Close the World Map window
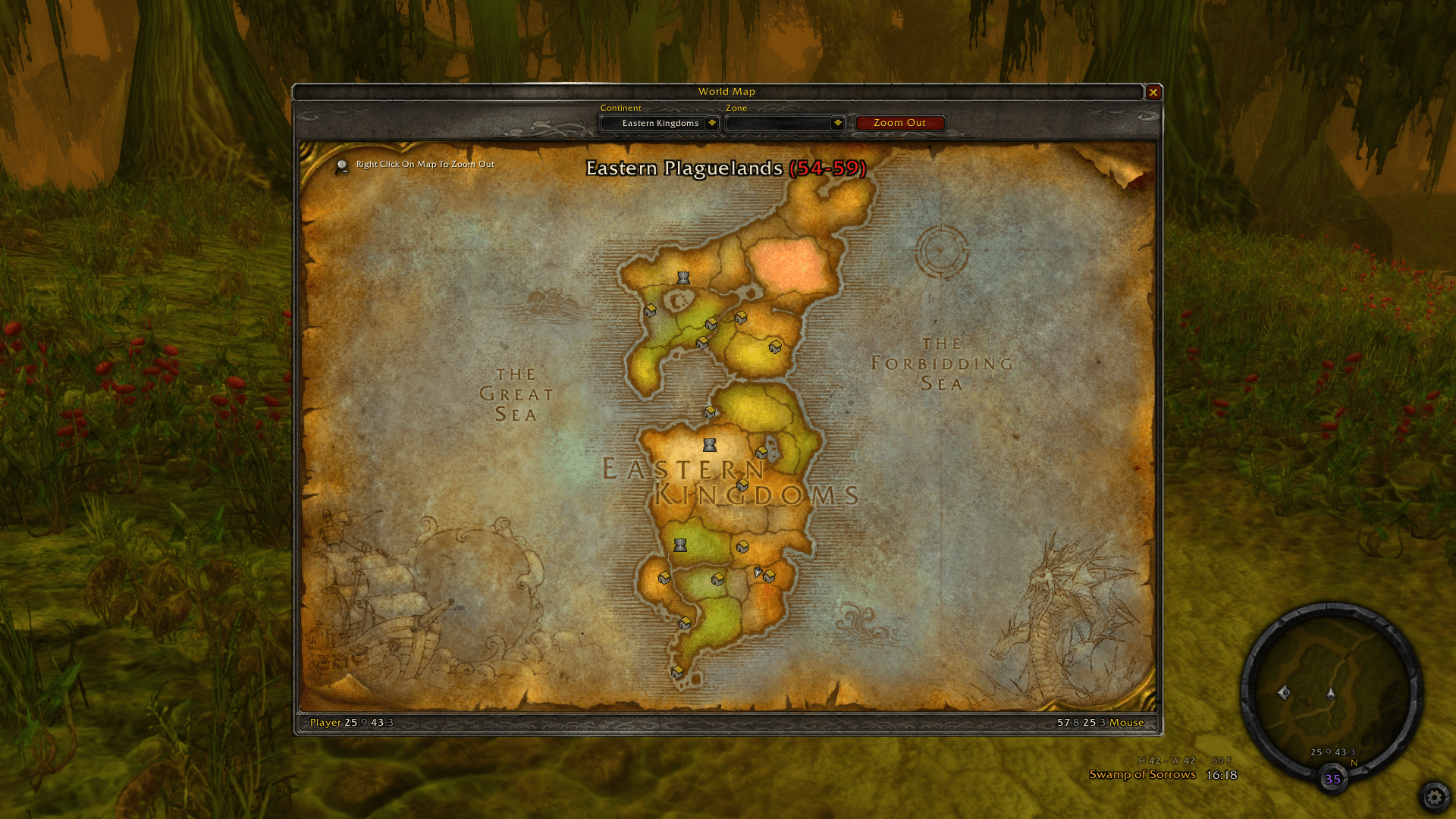Screen dimensions: 1456x819 click(1153, 91)
